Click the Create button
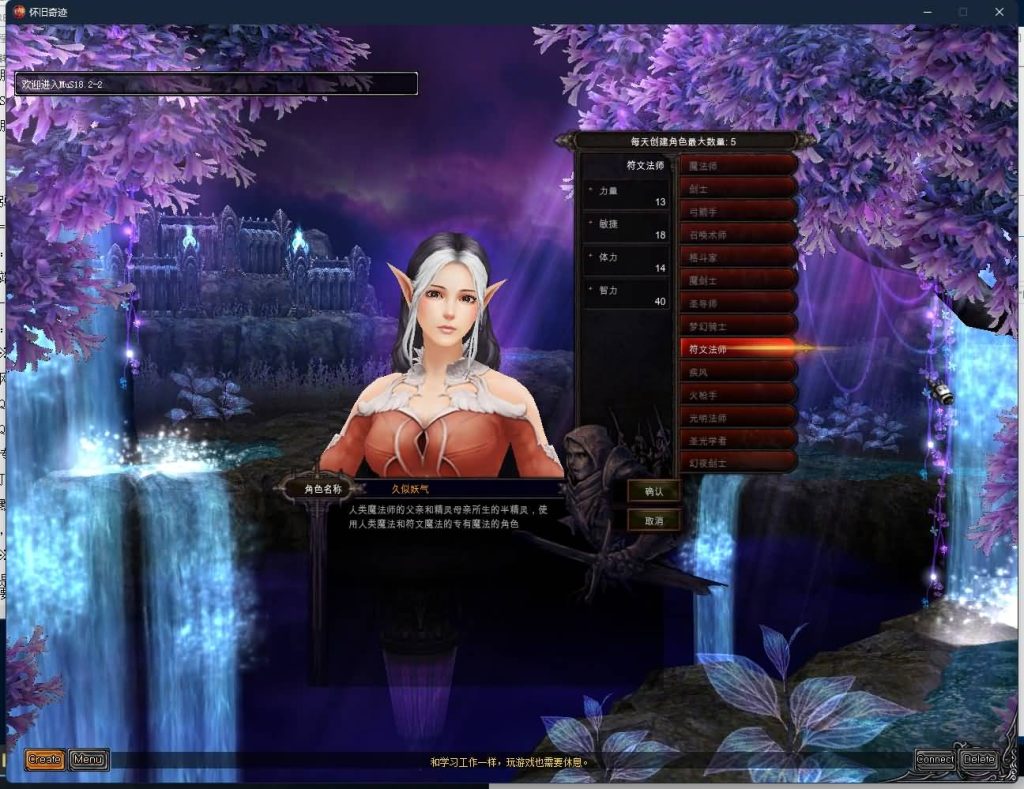 (x=45, y=760)
